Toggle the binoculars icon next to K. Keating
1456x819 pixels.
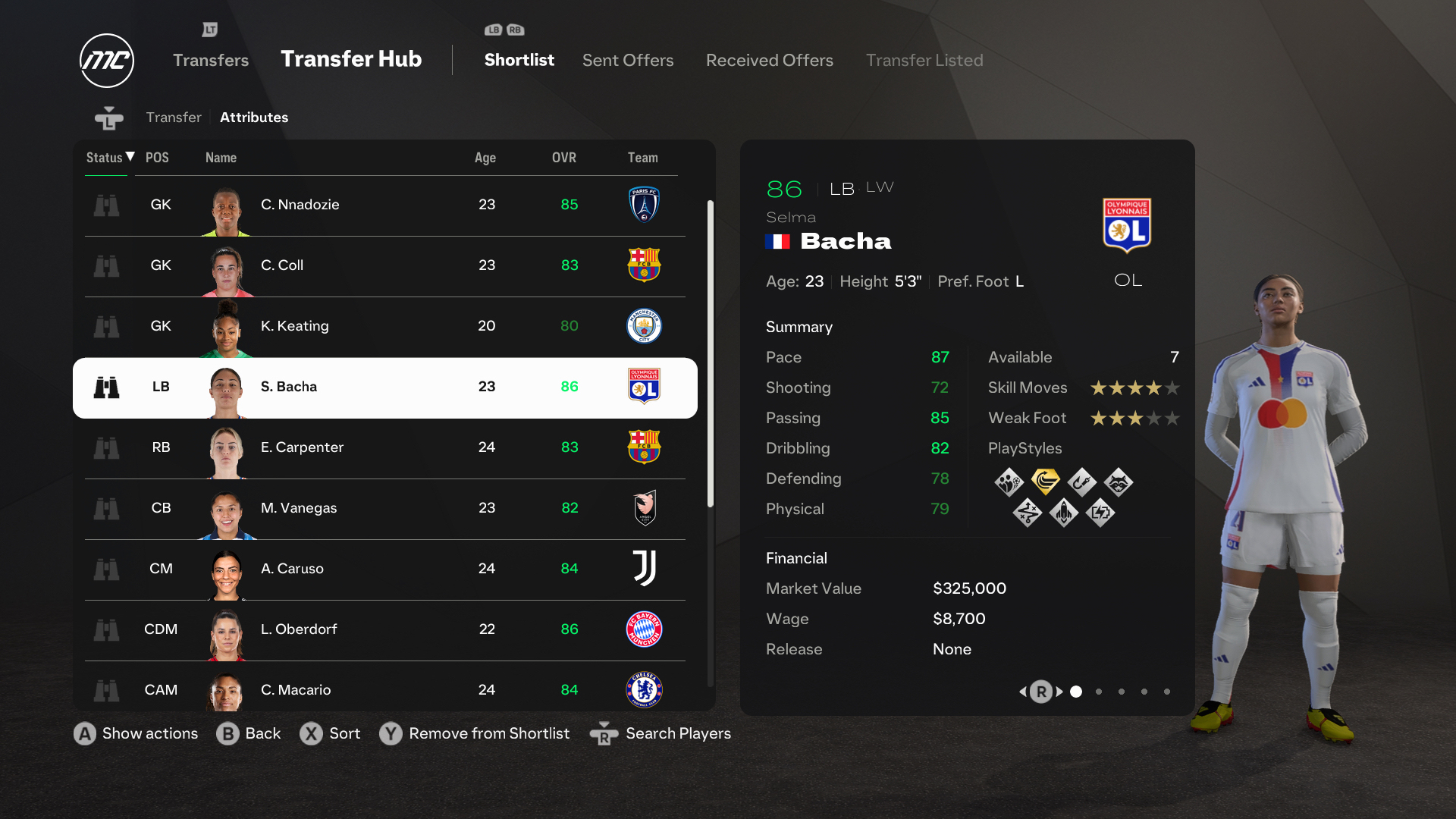click(x=107, y=326)
